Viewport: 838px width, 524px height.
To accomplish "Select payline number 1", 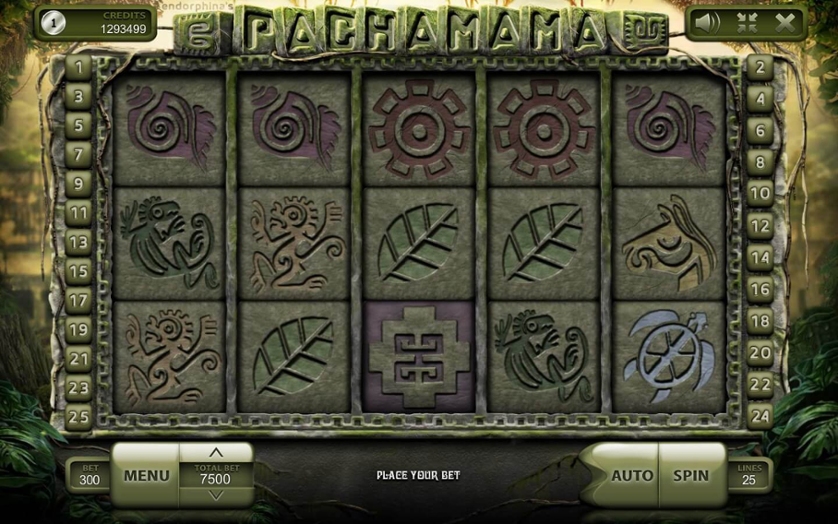I will click(x=78, y=67).
